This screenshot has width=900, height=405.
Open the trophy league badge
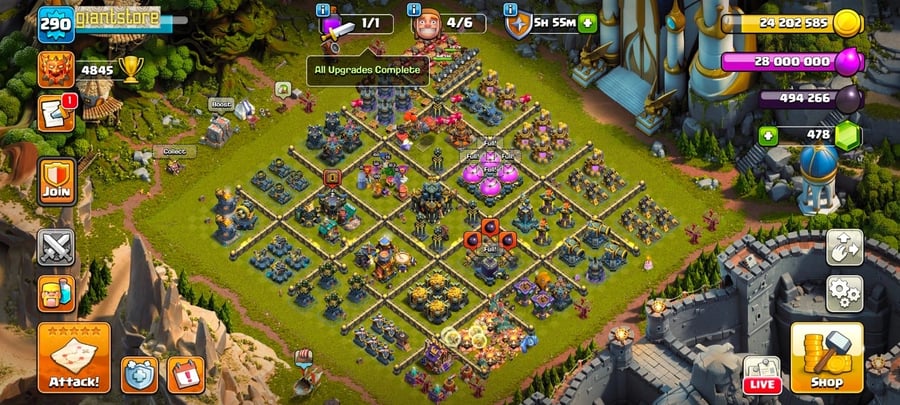tap(56, 70)
